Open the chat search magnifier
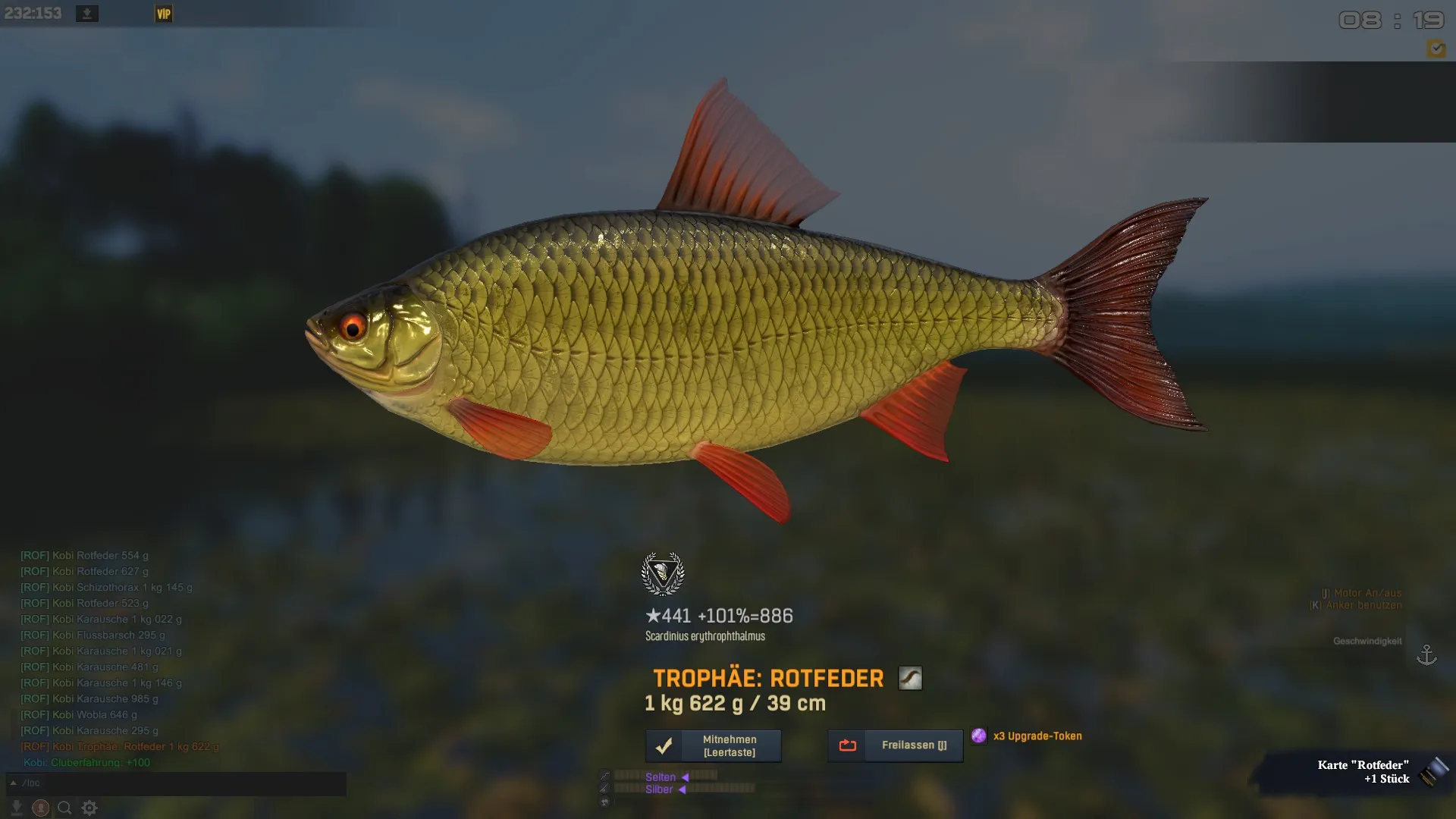The image size is (1456, 819). pos(64,808)
